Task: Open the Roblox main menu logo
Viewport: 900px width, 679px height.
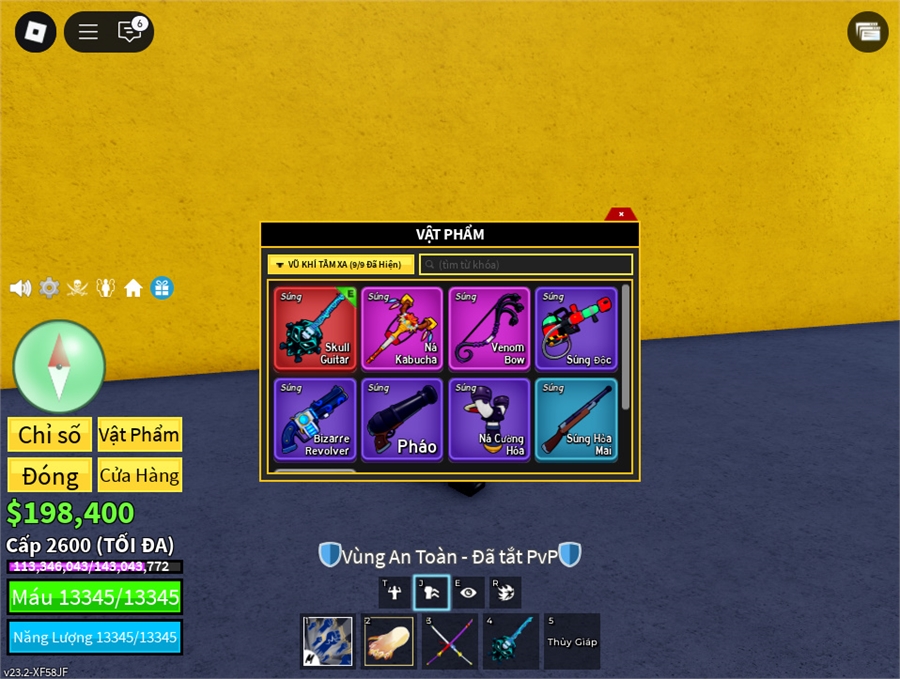Action: click(36, 32)
